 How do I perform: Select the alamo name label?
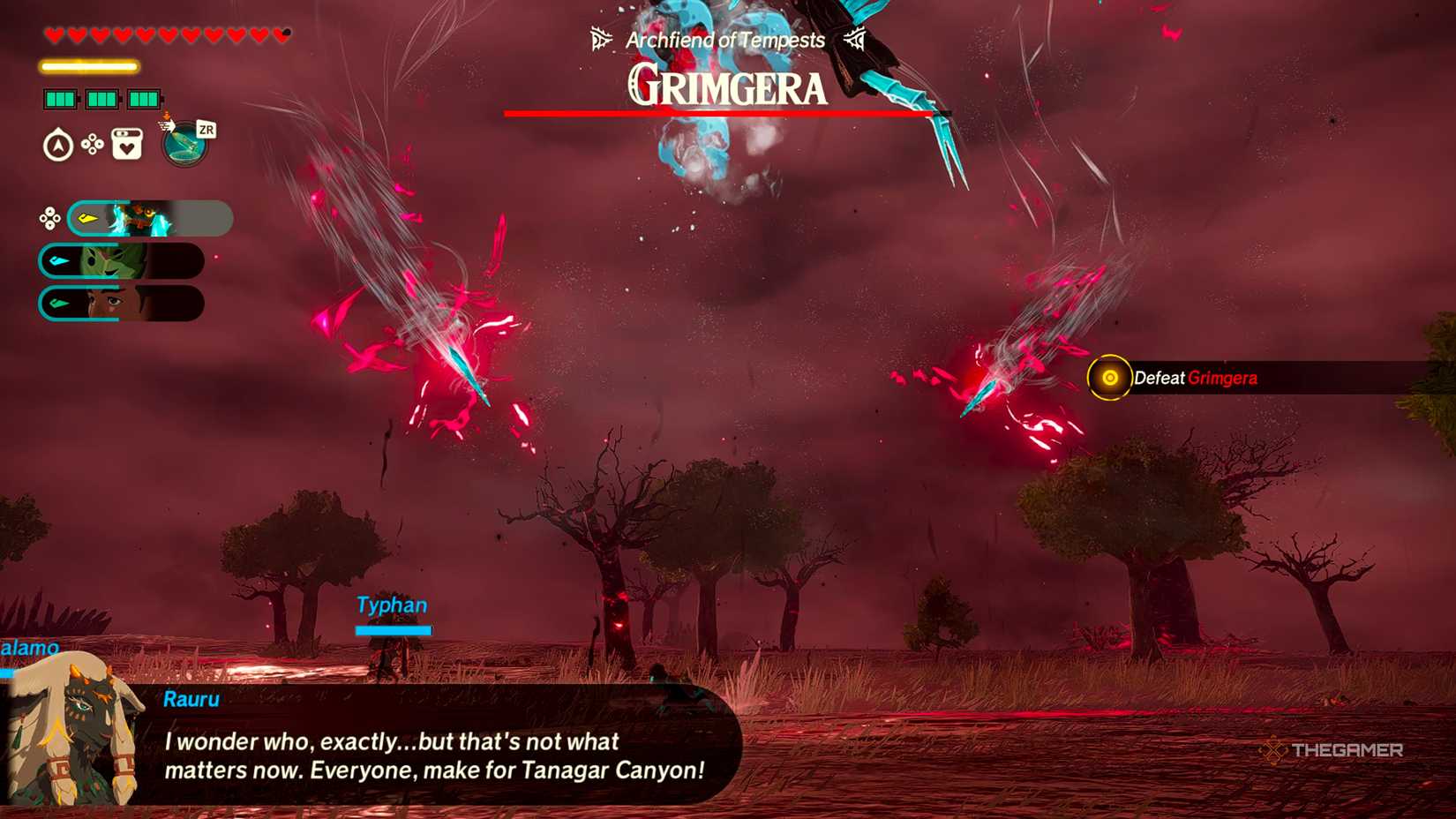pos(31,647)
